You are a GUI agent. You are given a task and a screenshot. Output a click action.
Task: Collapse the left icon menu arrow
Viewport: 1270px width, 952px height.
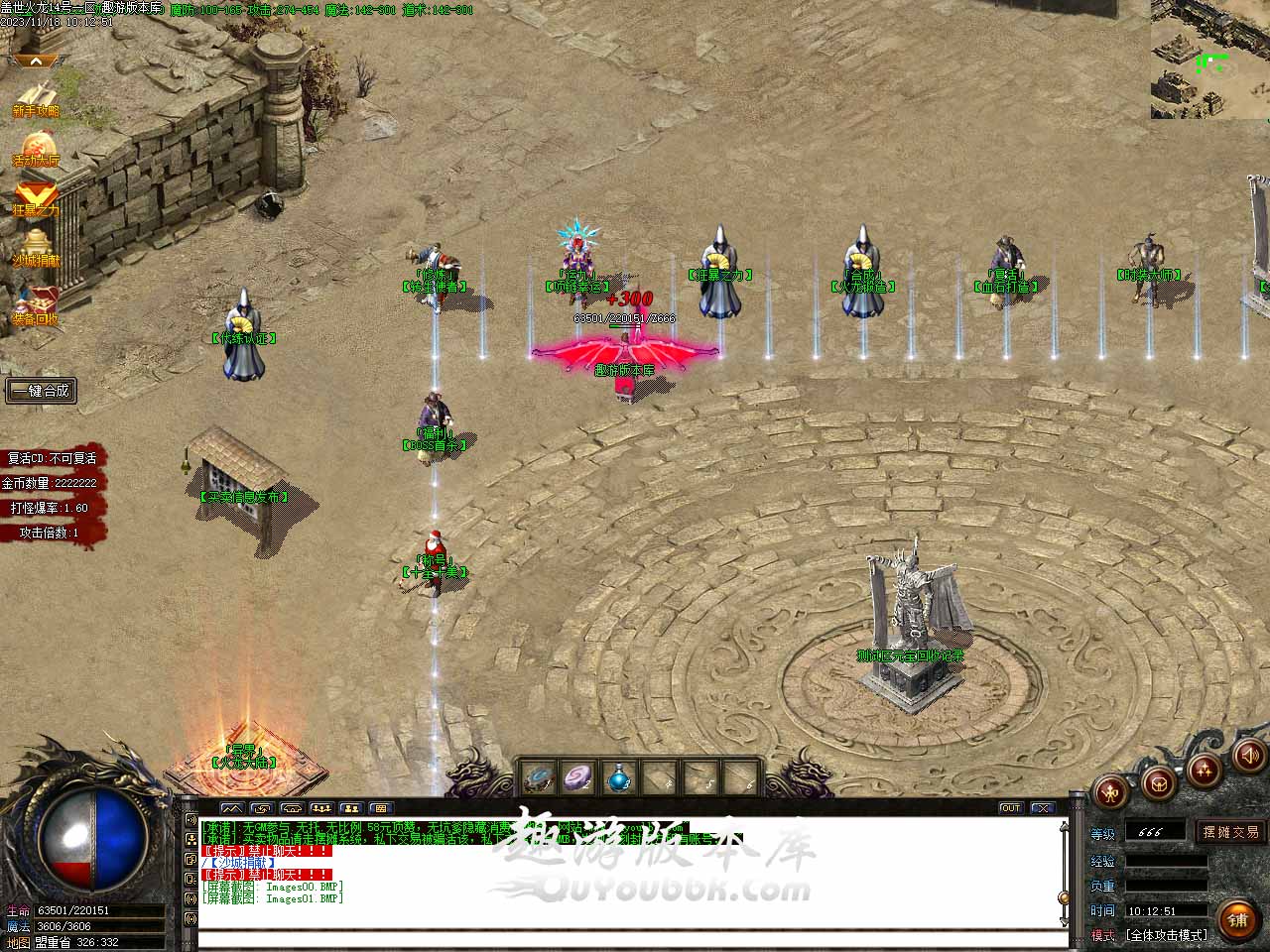click(x=36, y=61)
